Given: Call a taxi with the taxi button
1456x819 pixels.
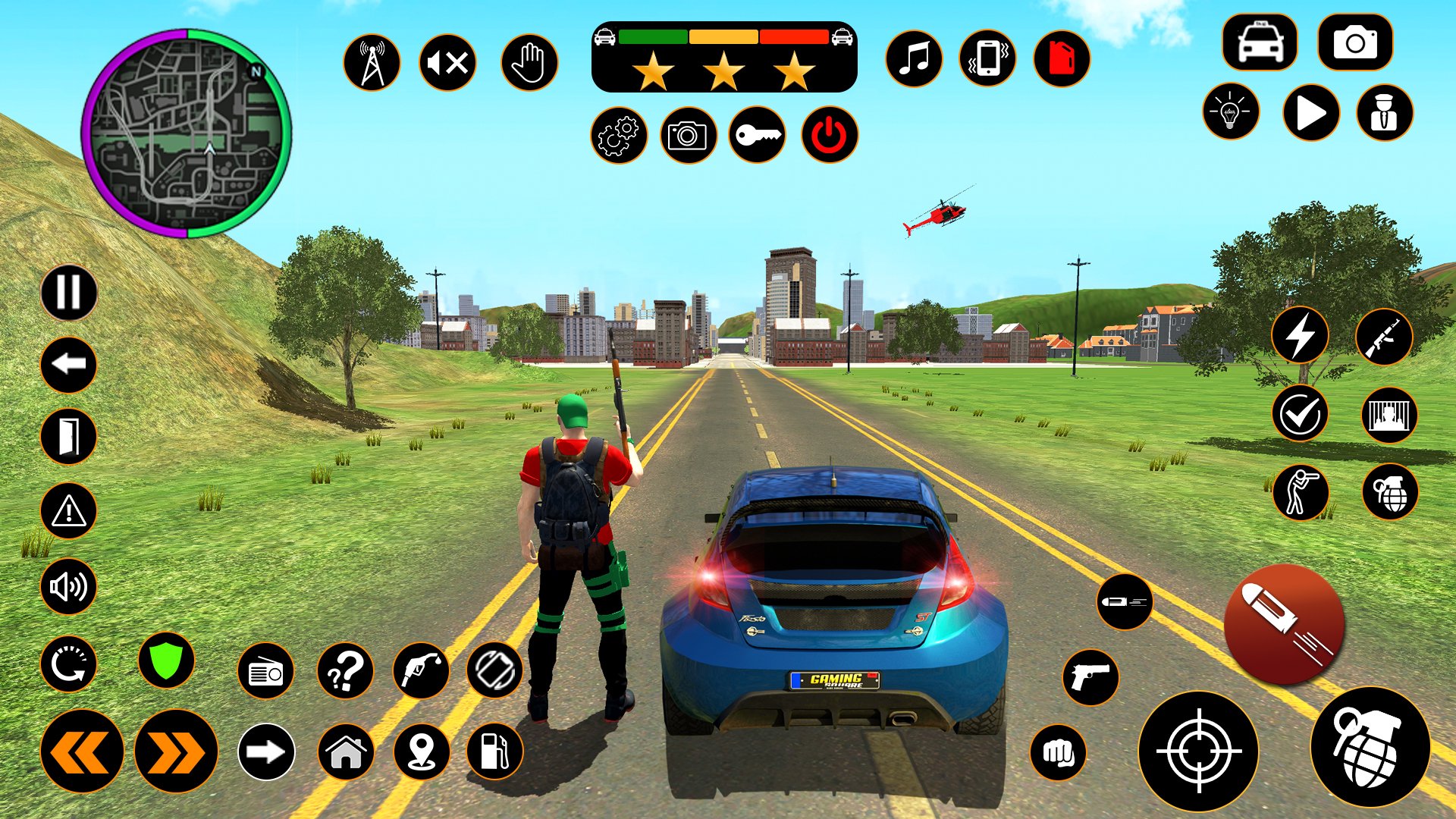Looking at the screenshot, I should click(1260, 42).
